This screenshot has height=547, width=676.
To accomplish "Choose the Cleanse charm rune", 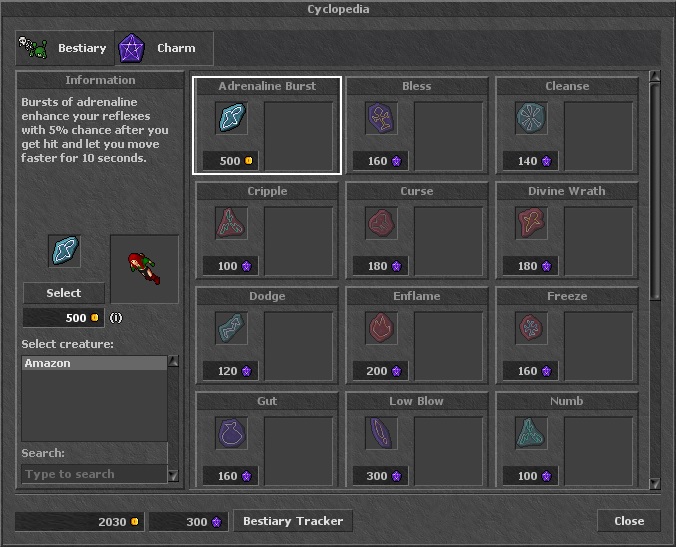I will pos(531,118).
